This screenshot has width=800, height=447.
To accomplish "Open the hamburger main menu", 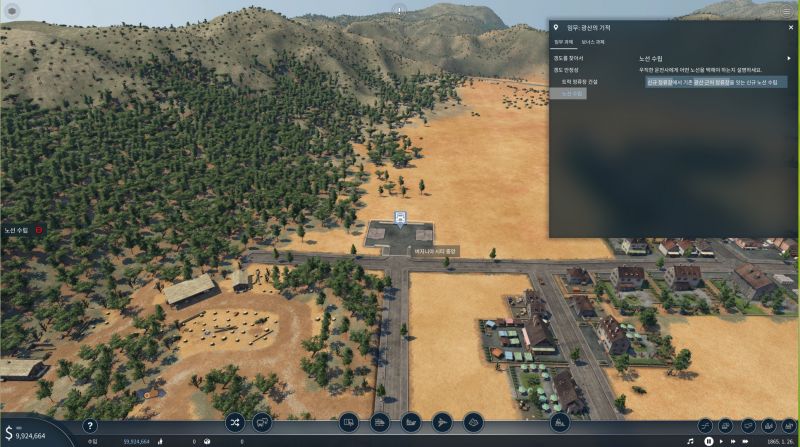I will tap(786, 10).
